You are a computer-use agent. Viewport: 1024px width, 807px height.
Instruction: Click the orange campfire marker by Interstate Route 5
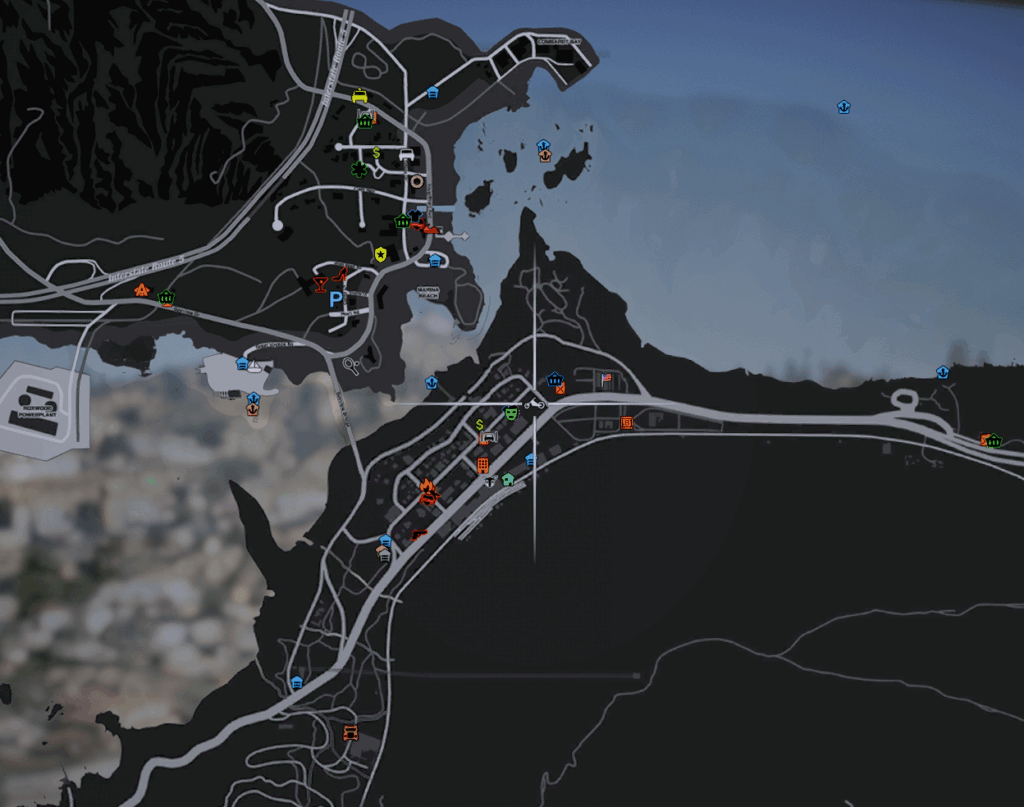(142, 290)
